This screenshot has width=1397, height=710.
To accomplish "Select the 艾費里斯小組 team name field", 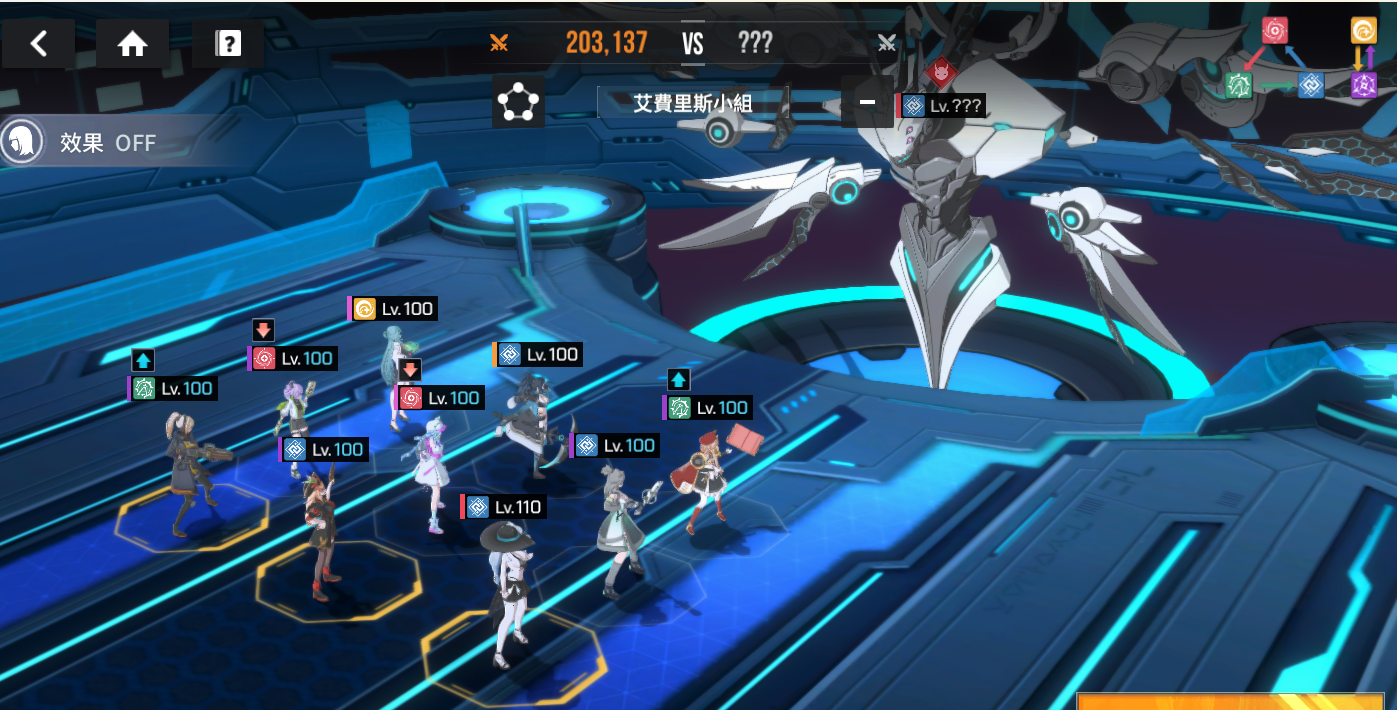I will coord(692,102).
